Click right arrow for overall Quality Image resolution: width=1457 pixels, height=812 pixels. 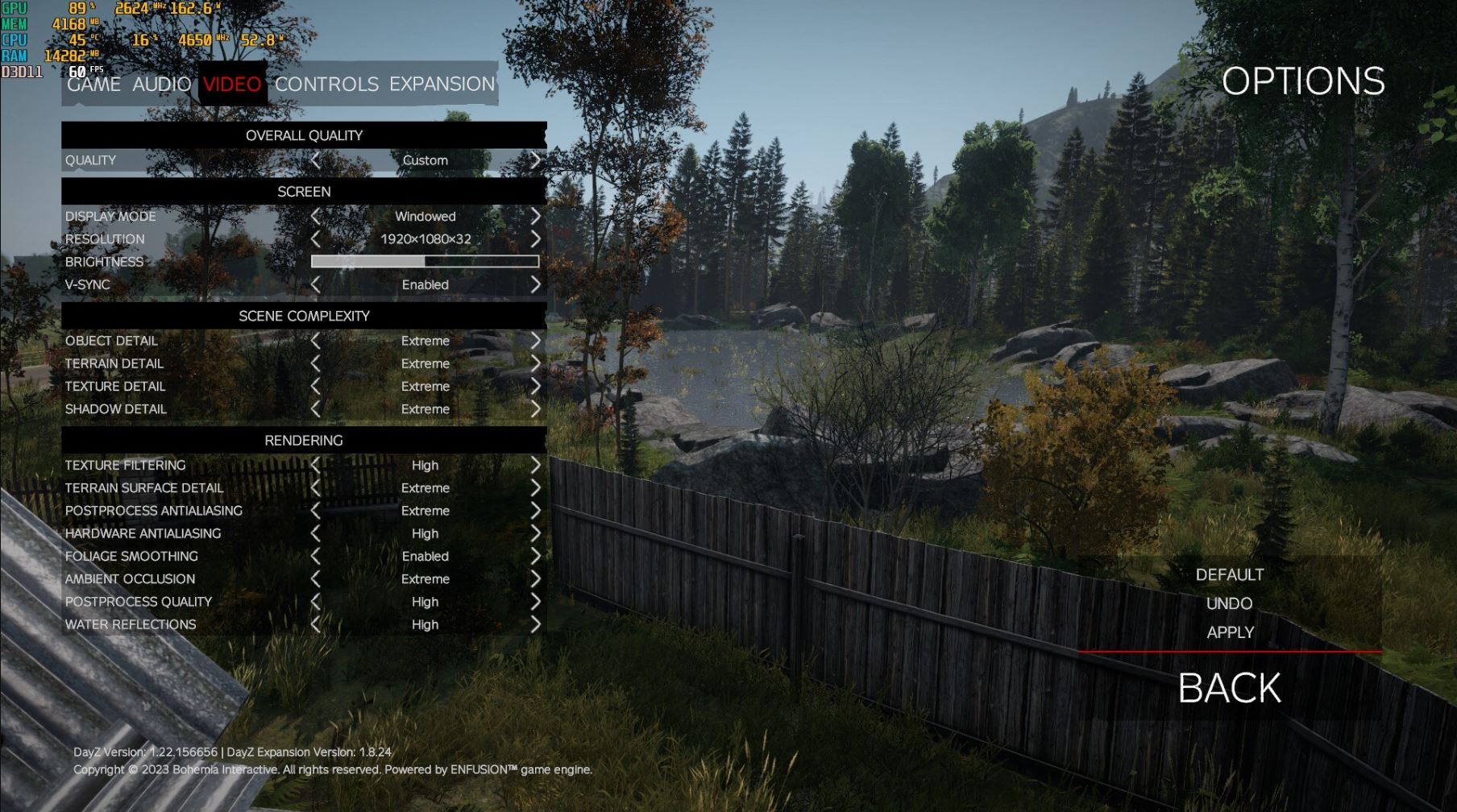pyautogui.click(x=535, y=160)
